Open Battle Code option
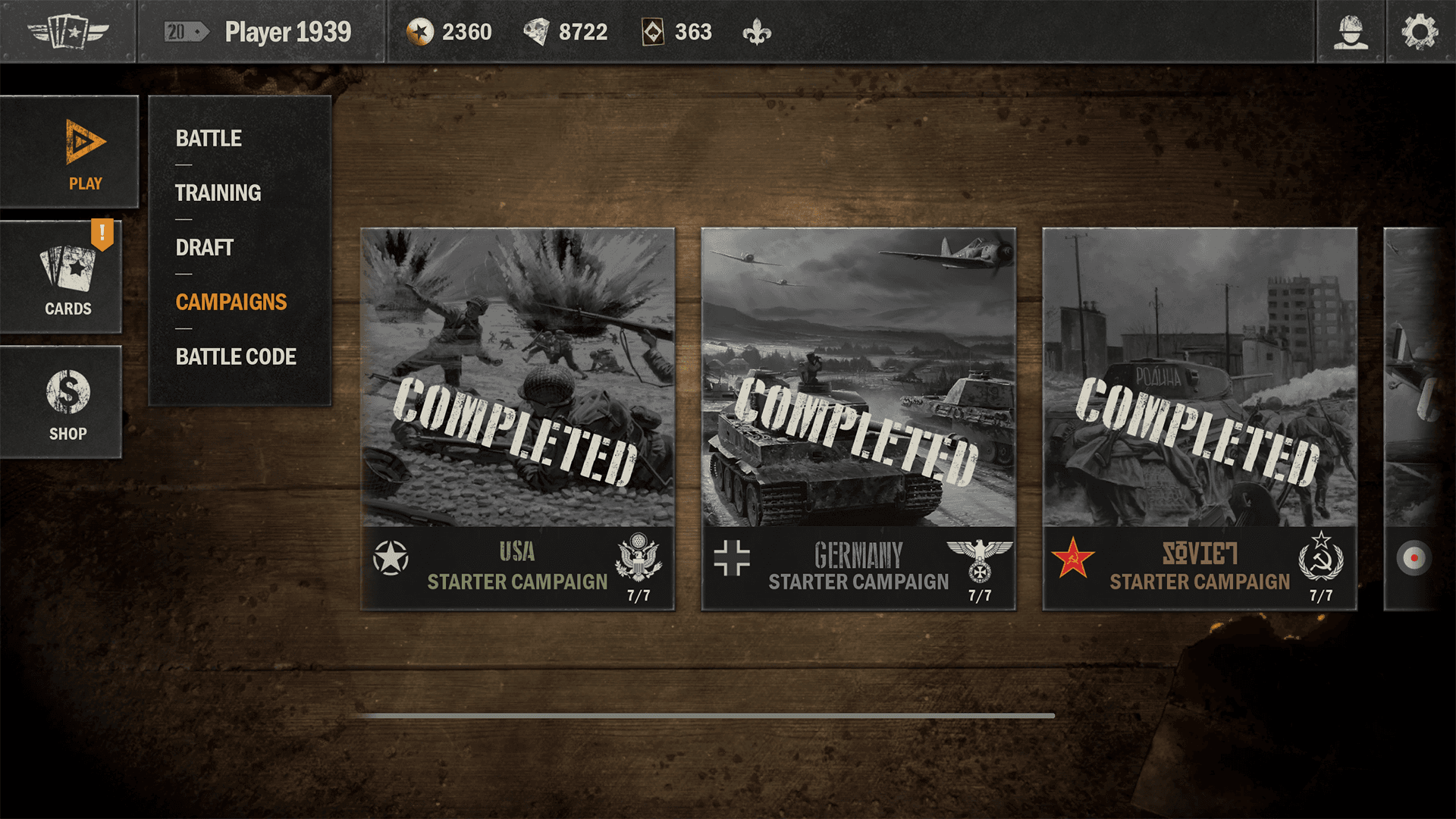 pos(236,356)
